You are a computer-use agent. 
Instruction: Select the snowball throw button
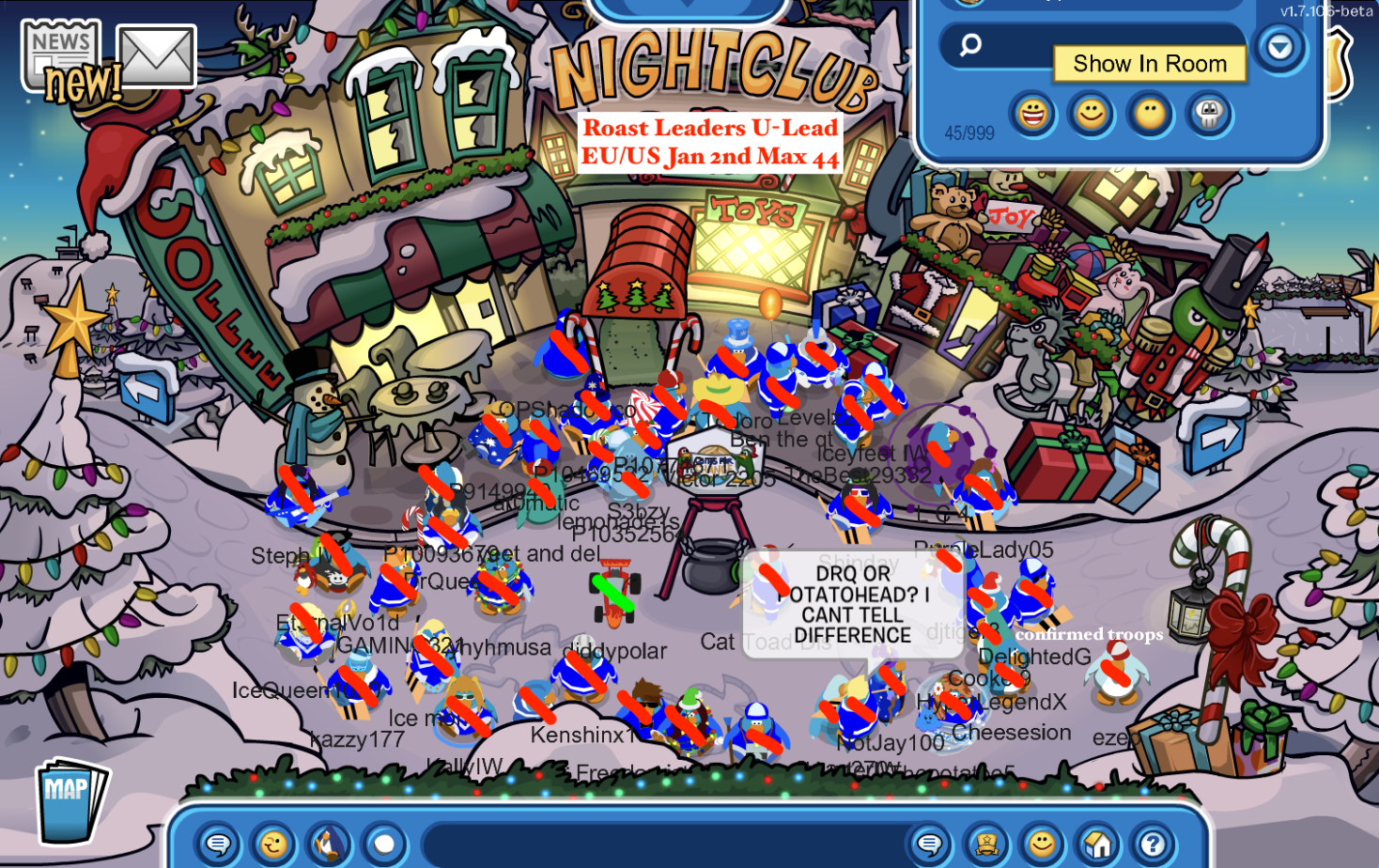point(383,845)
